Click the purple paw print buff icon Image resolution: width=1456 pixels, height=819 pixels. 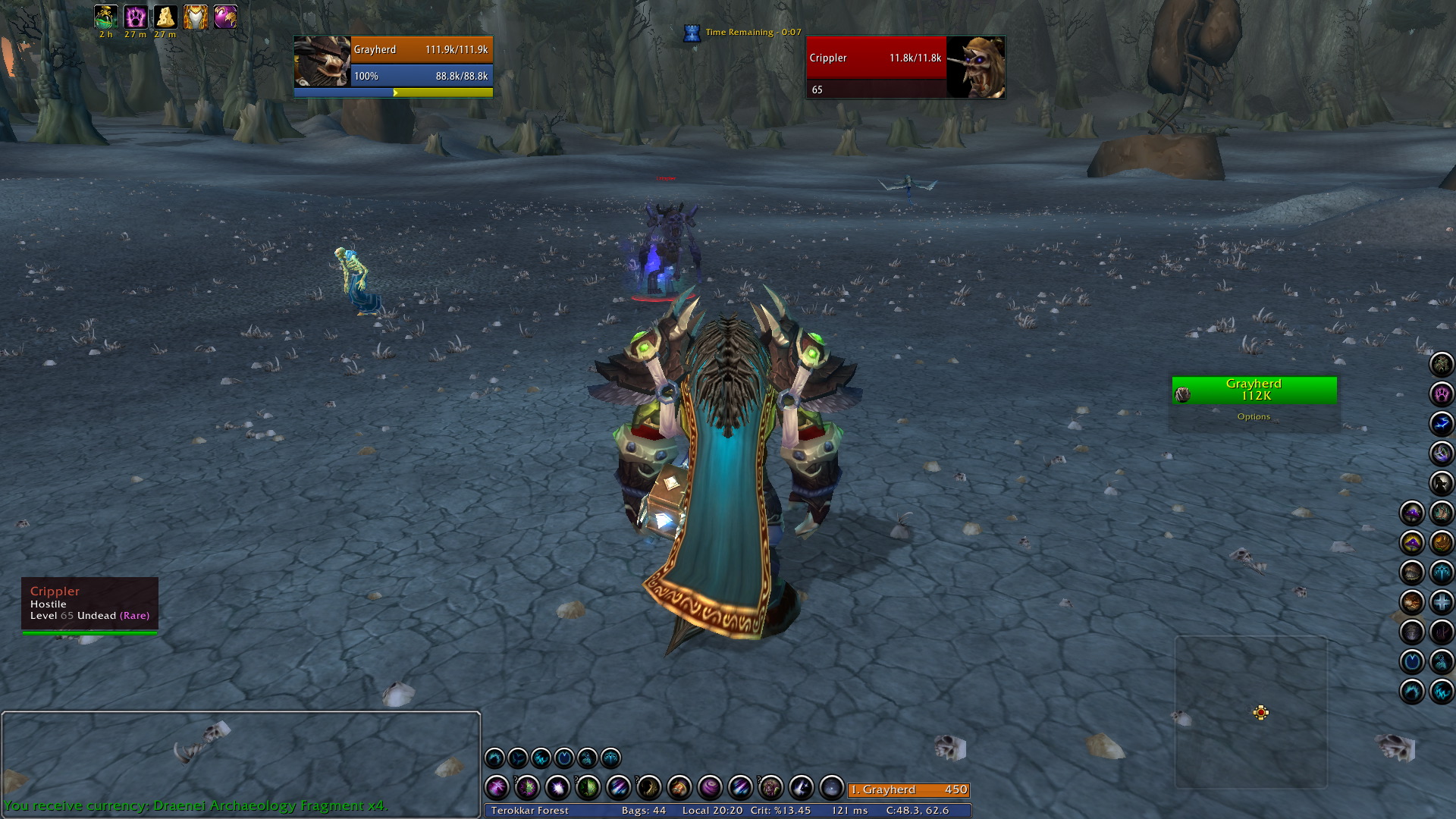[136, 17]
